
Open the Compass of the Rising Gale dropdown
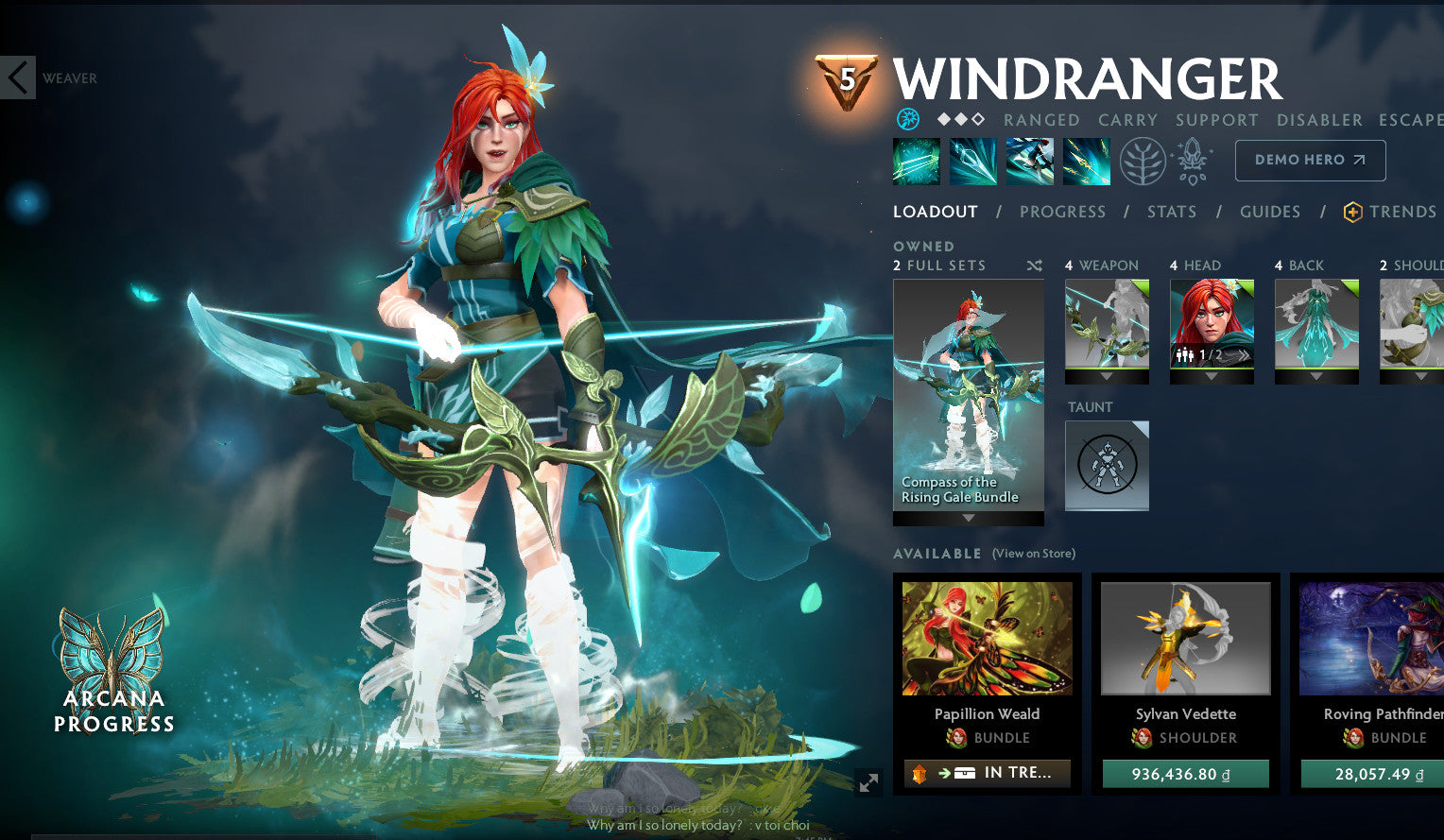tap(968, 517)
